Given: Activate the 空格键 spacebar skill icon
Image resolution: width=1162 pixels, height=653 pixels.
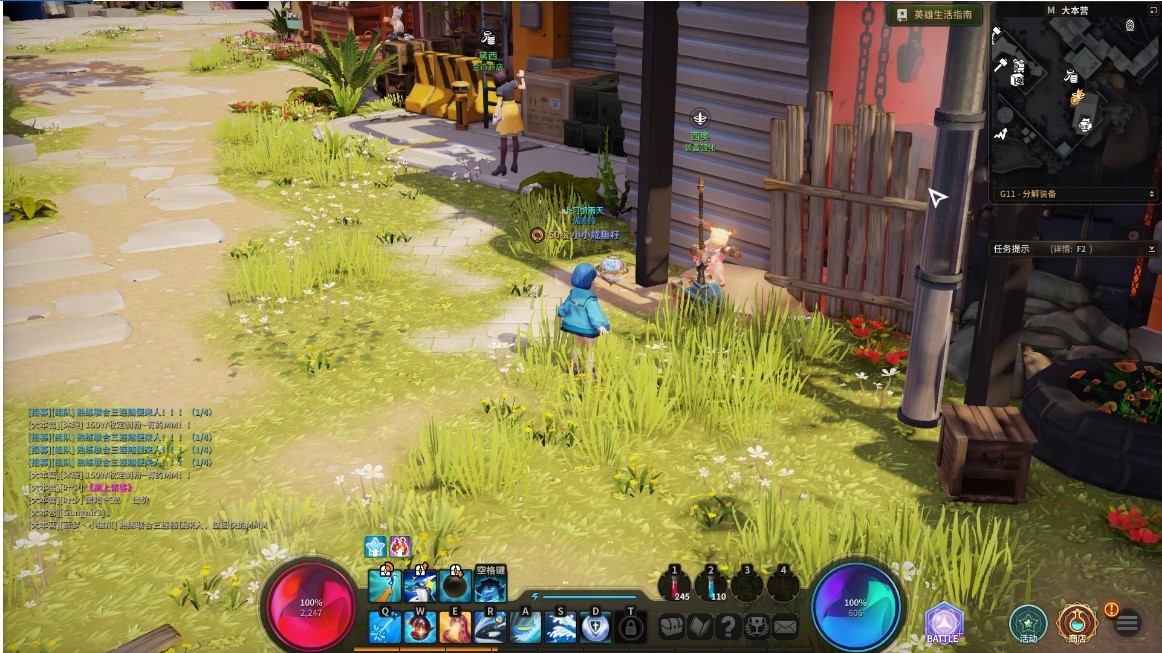Looking at the screenshot, I should click(x=490, y=584).
